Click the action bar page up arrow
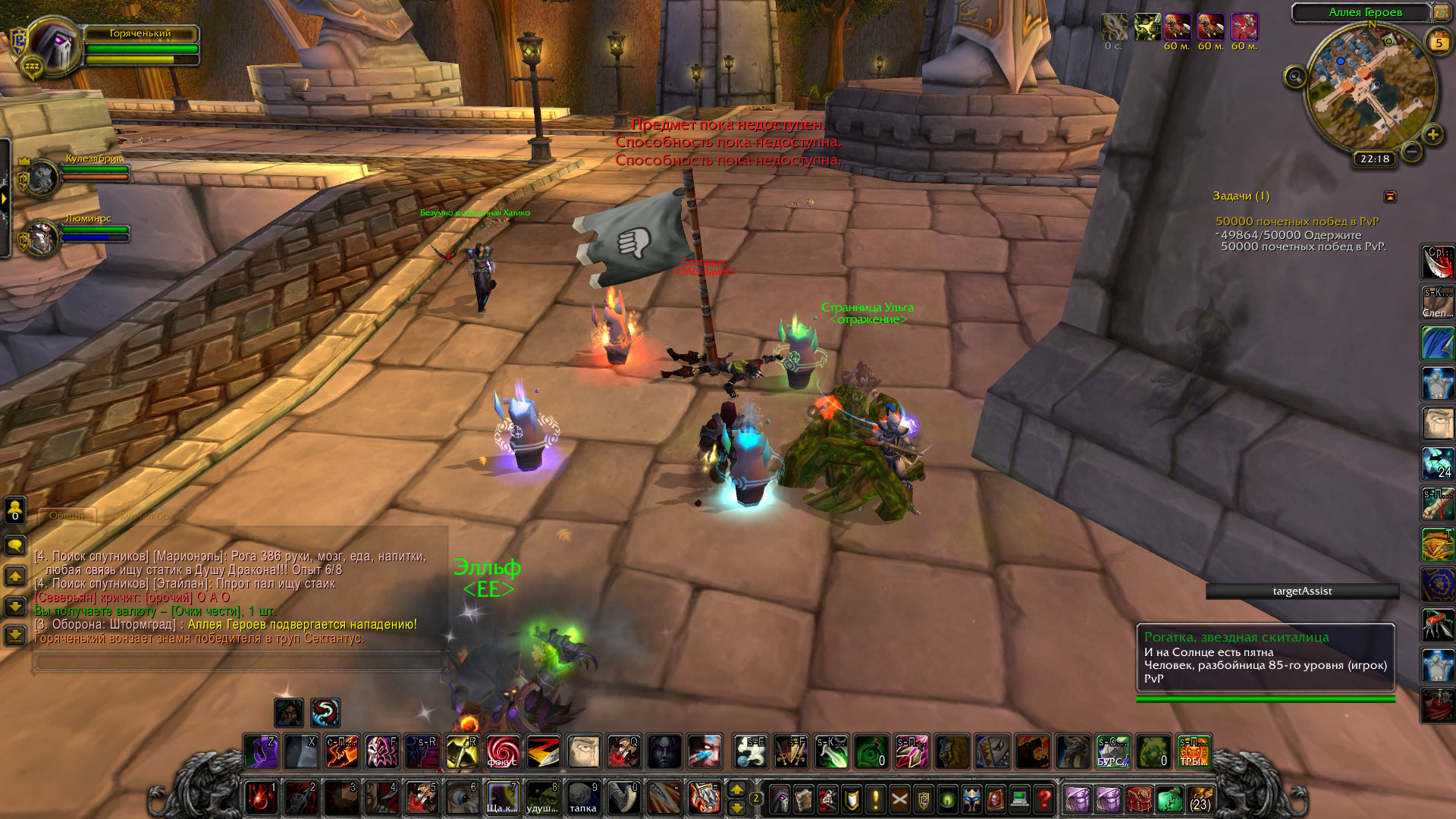Image resolution: width=1456 pixels, height=819 pixels. pos(736,790)
